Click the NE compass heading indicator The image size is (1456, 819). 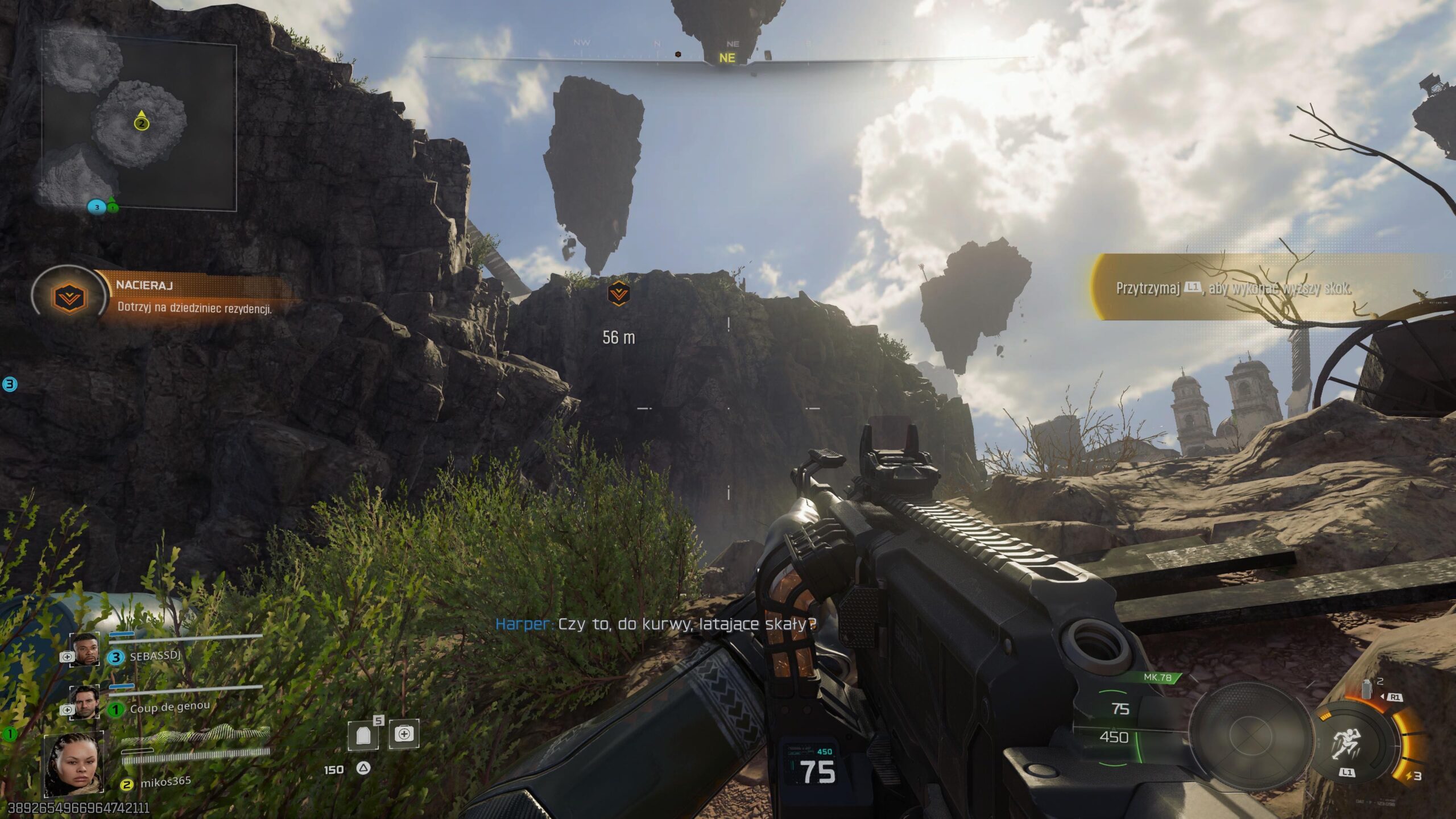click(x=727, y=58)
